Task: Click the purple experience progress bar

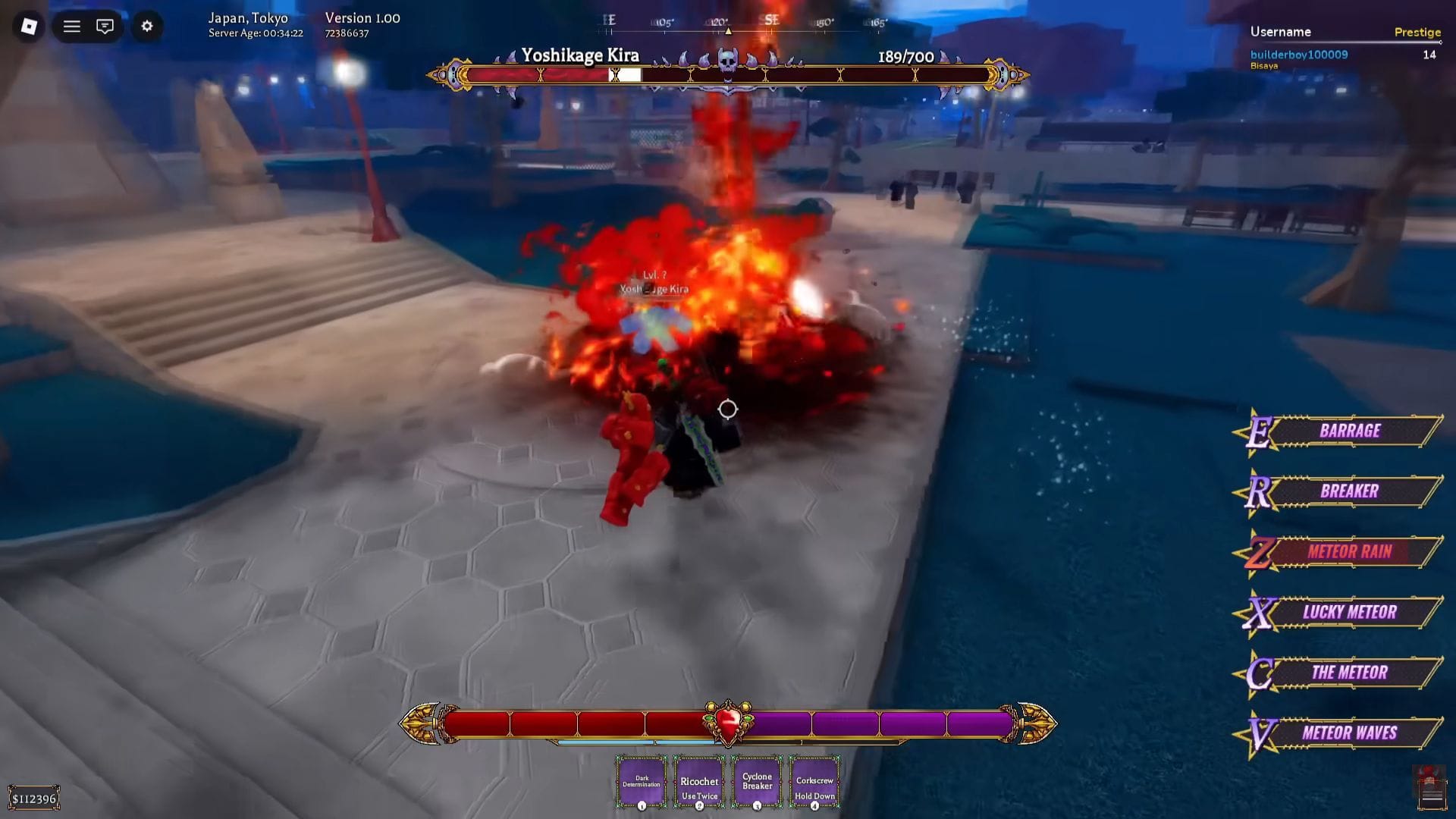Action: [880, 726]
